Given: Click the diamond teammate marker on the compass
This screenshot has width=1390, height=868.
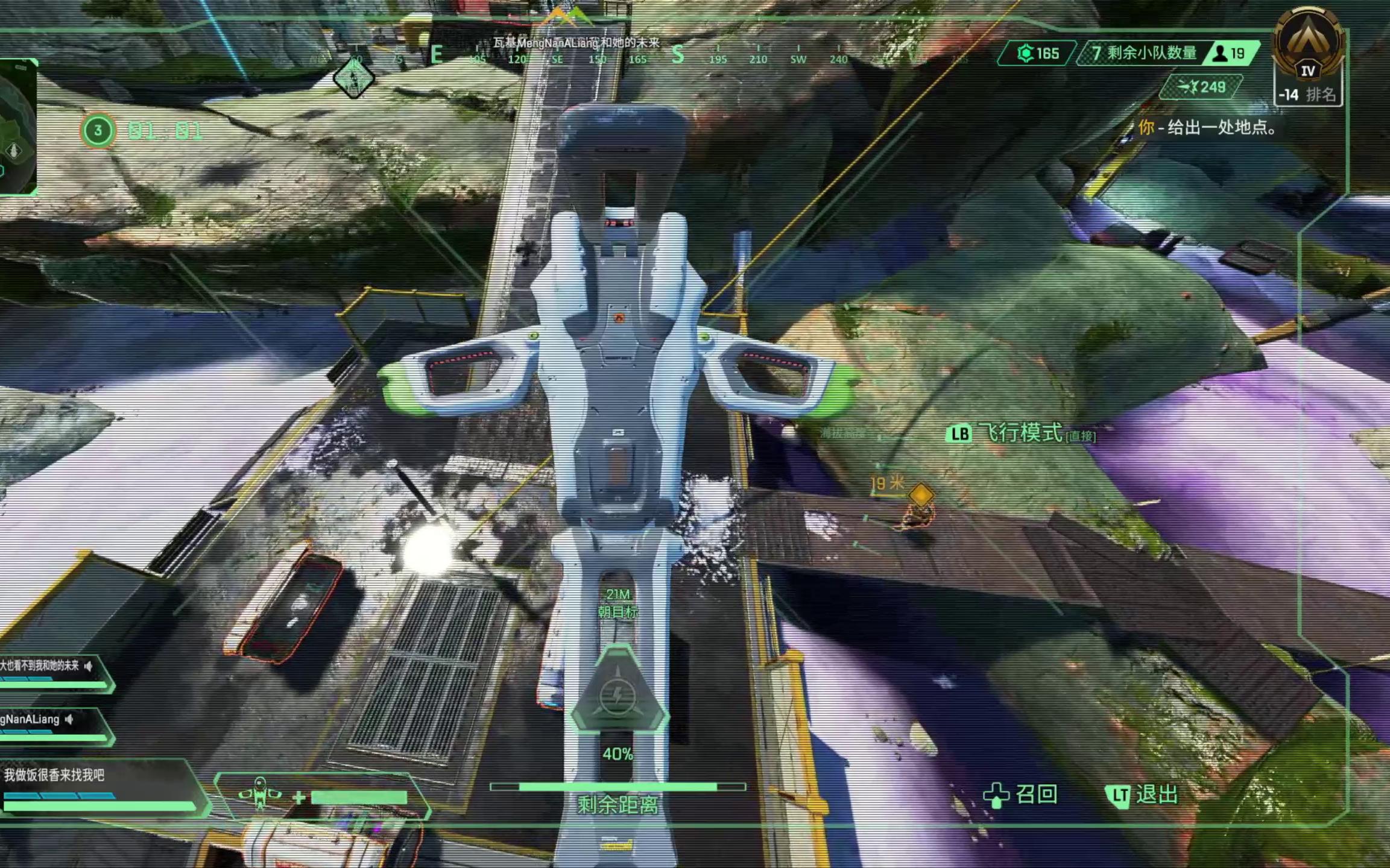Looking at the screenshot, I should click(x=353, y=79).
